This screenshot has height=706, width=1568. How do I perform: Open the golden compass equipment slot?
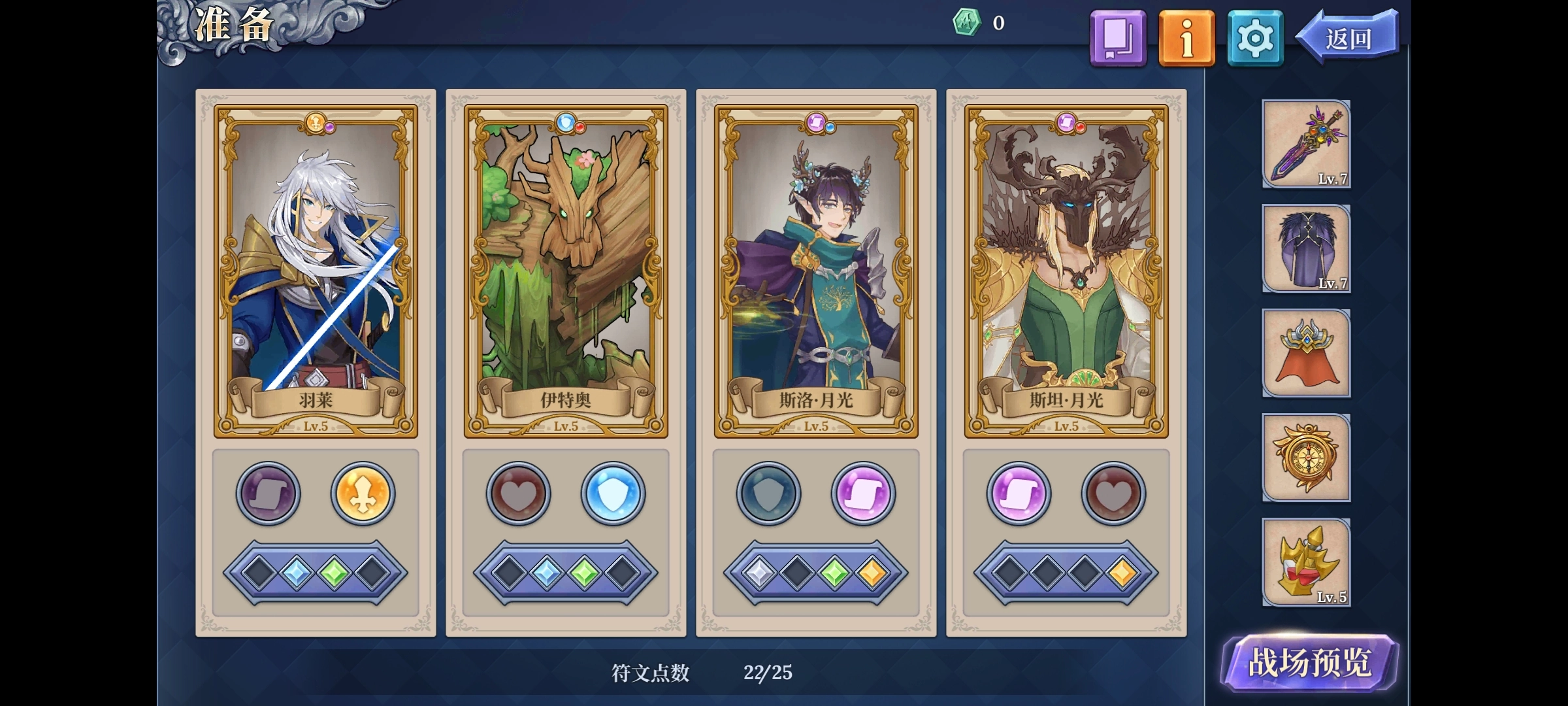tap(1306, 458)
